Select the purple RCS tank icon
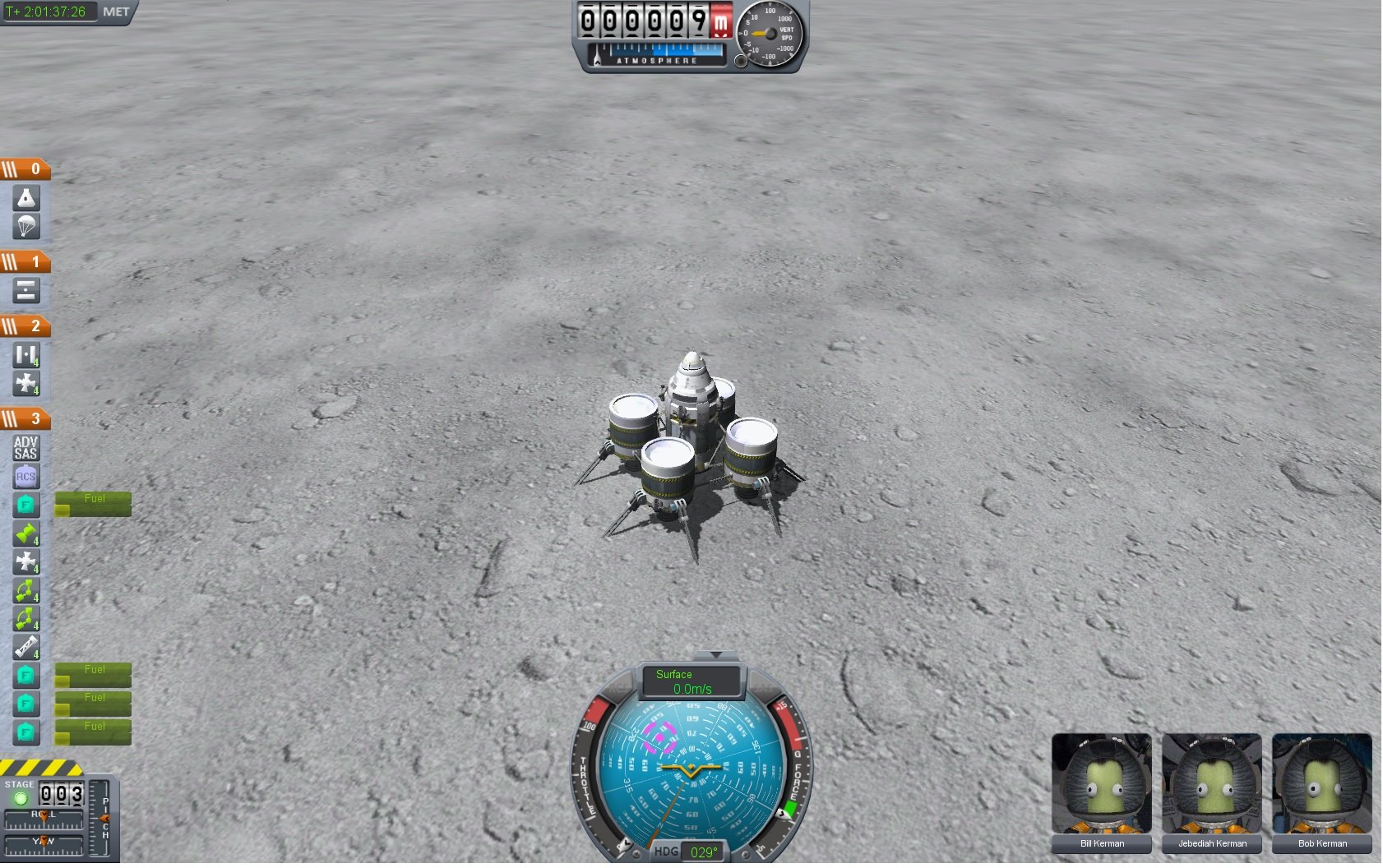Viewport: 1383px width, 868px height. (x=26, y=477)
